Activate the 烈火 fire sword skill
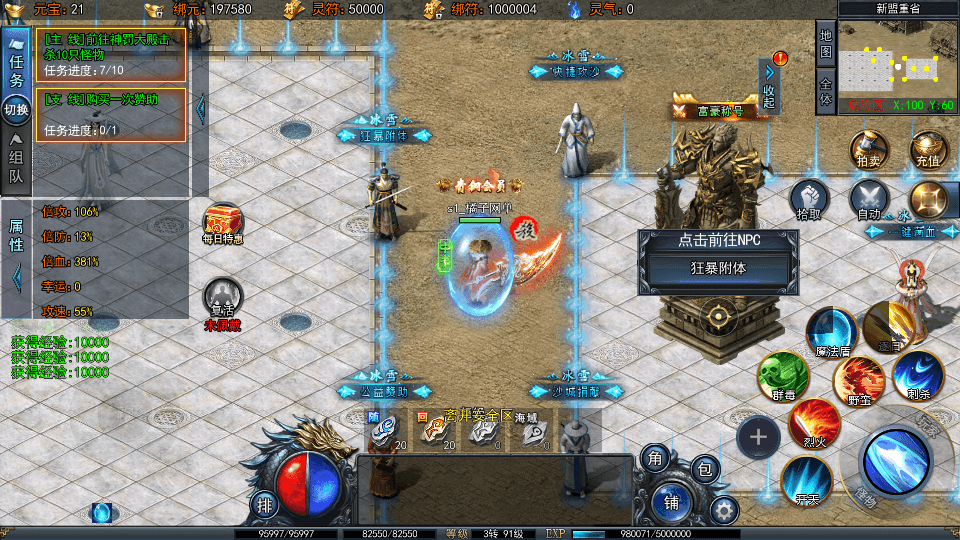 point(815,423)
